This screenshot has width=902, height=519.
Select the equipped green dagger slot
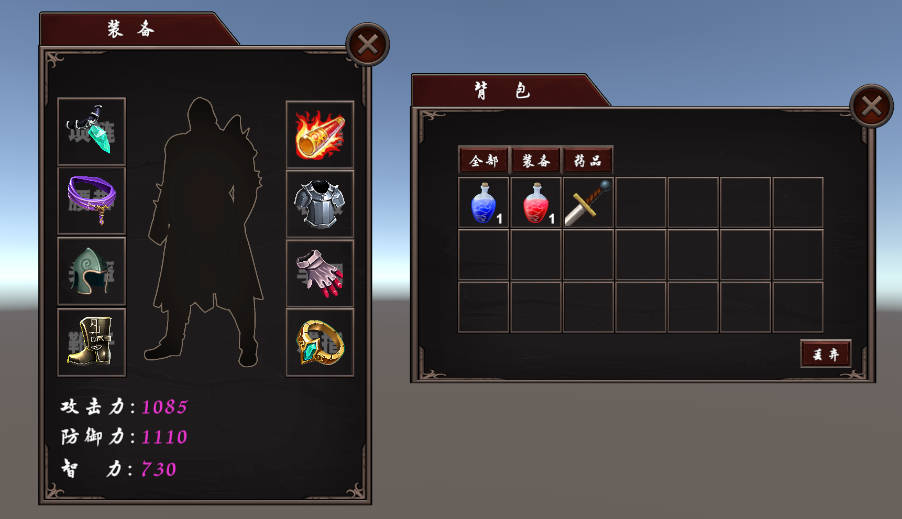[92, 131]
